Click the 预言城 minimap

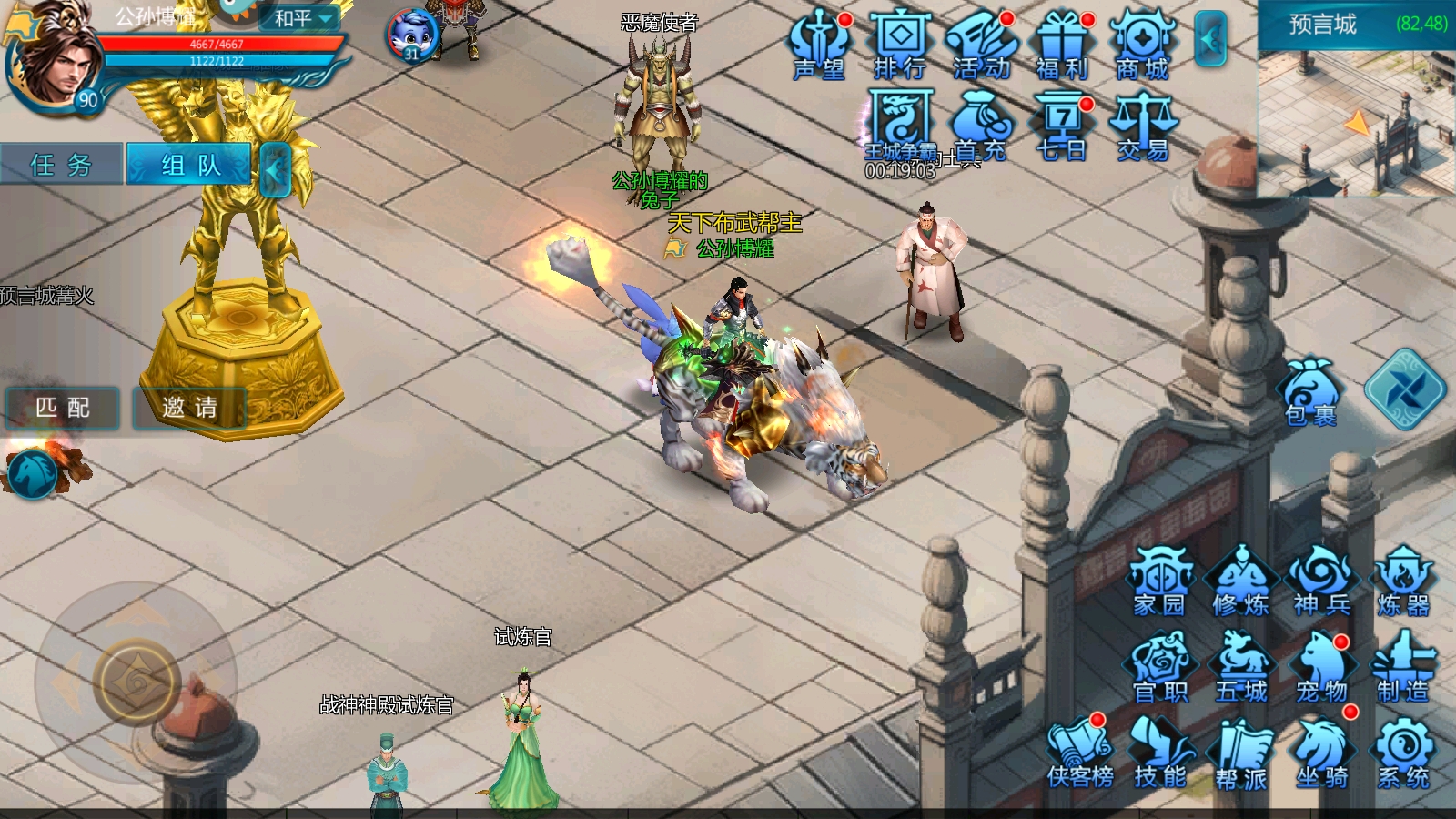[1356, 118]
